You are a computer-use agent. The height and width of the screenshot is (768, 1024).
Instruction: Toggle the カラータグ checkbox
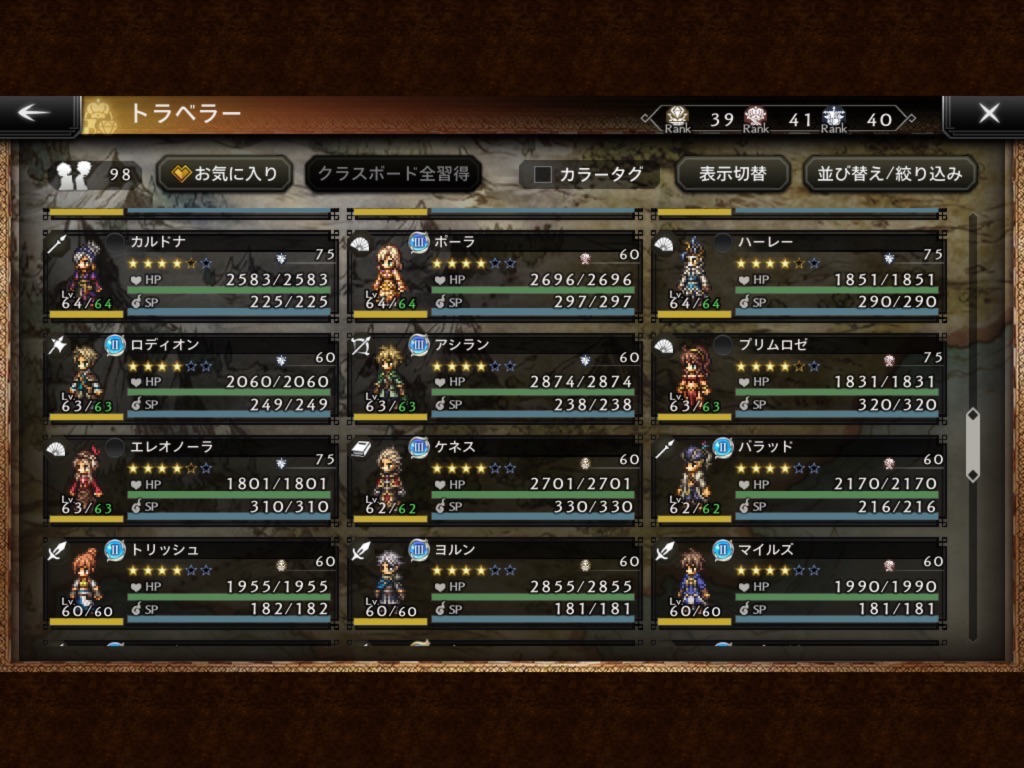(544, 175)
